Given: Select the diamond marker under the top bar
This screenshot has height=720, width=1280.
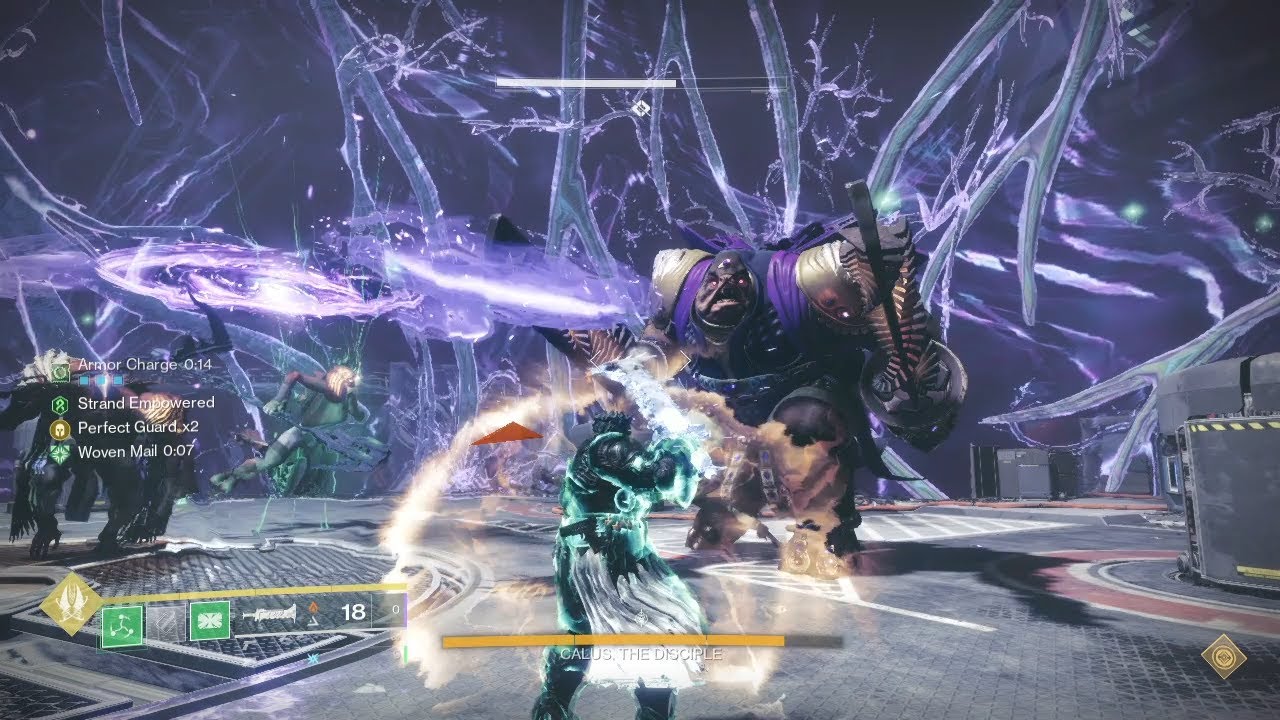Looking at the screenshot, I should point(641,107).
